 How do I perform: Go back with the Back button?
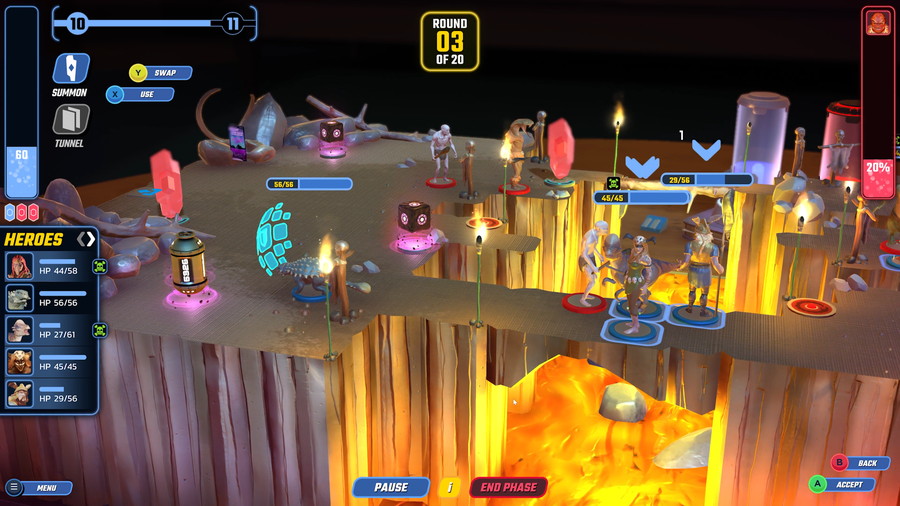point(858,463)
